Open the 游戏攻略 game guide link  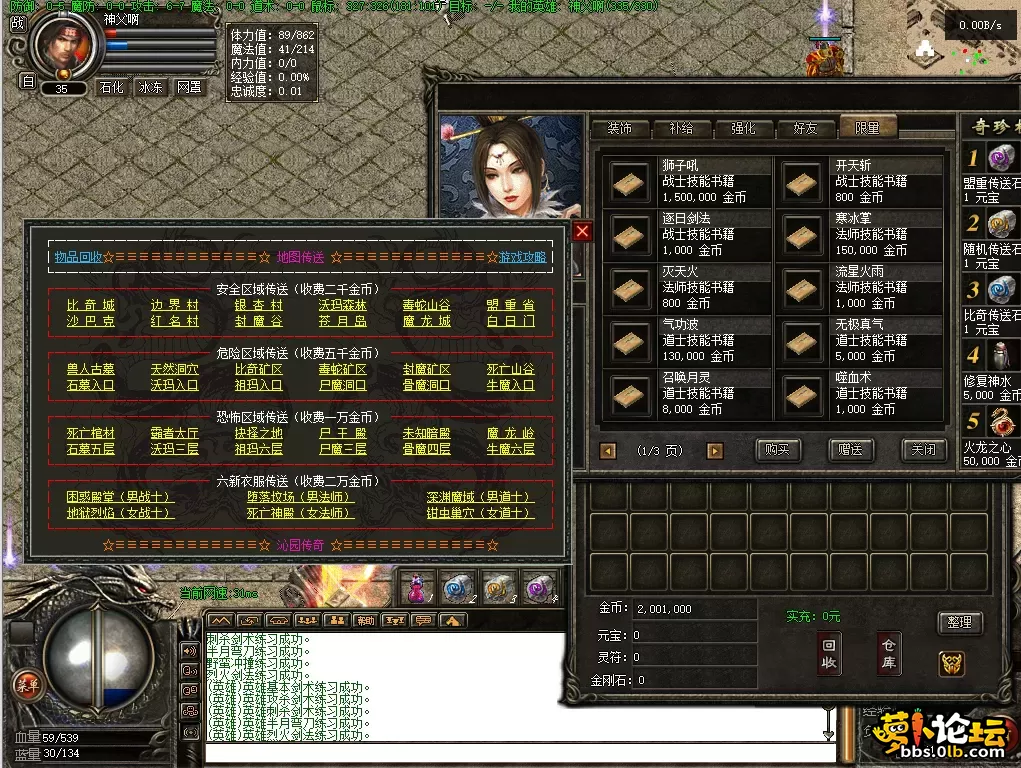tap(522, 257)
